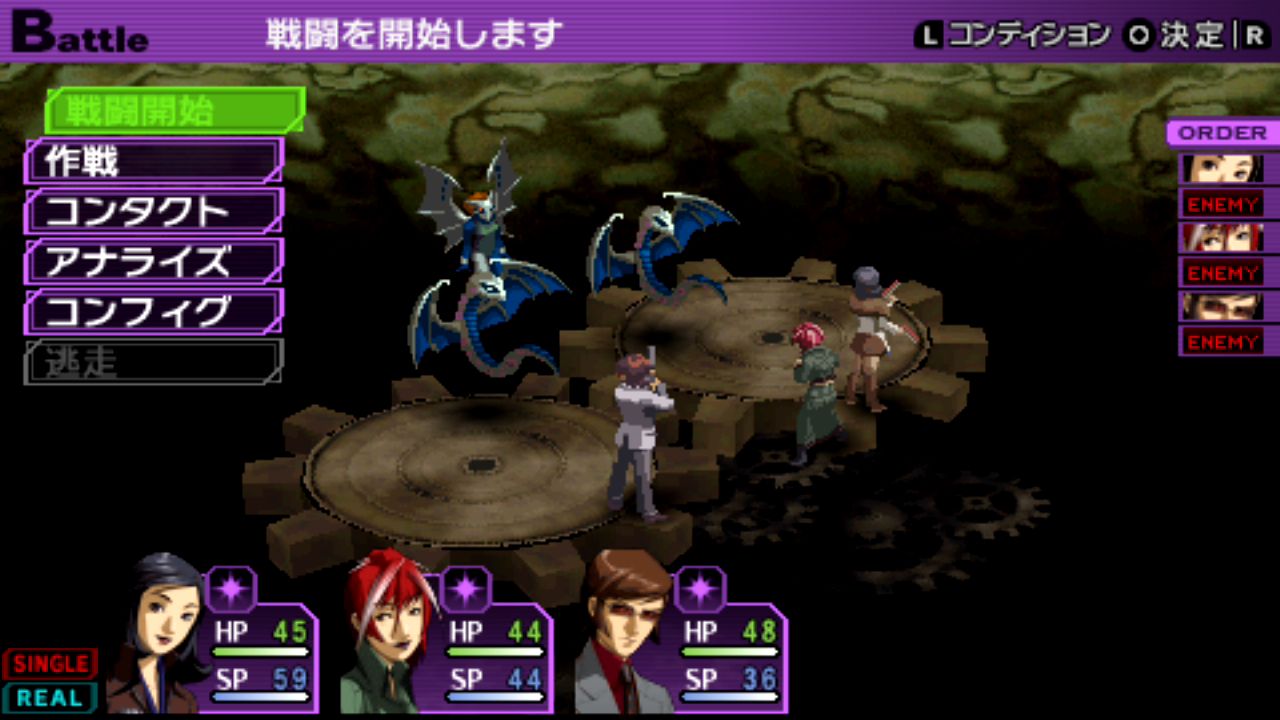Select 戦闘開始 to begin the battle
Image resolution: width=1280 pixels, height=720 pixels.
[175, 111]
